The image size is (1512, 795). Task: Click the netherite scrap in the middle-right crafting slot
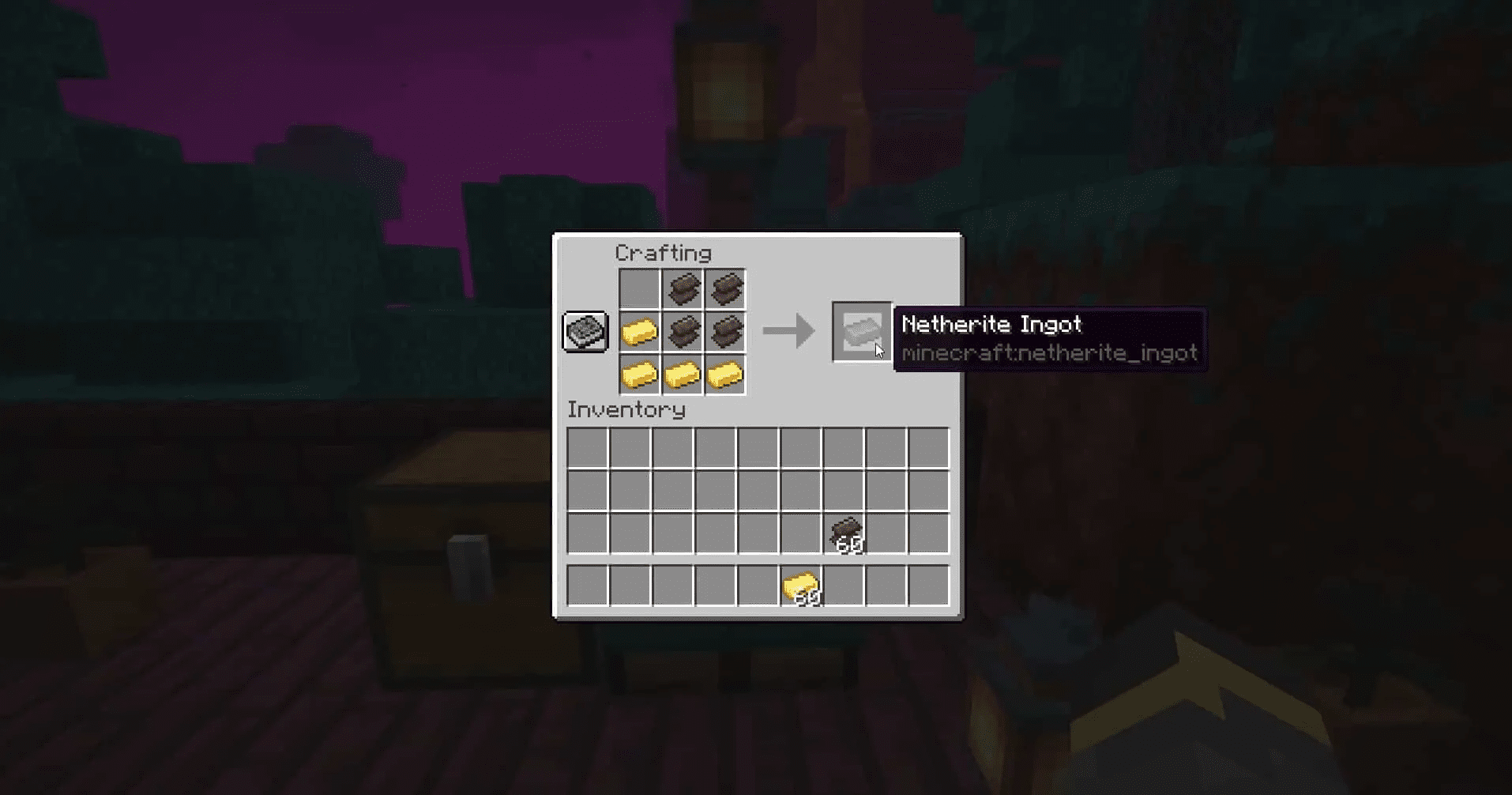(725, 333)
